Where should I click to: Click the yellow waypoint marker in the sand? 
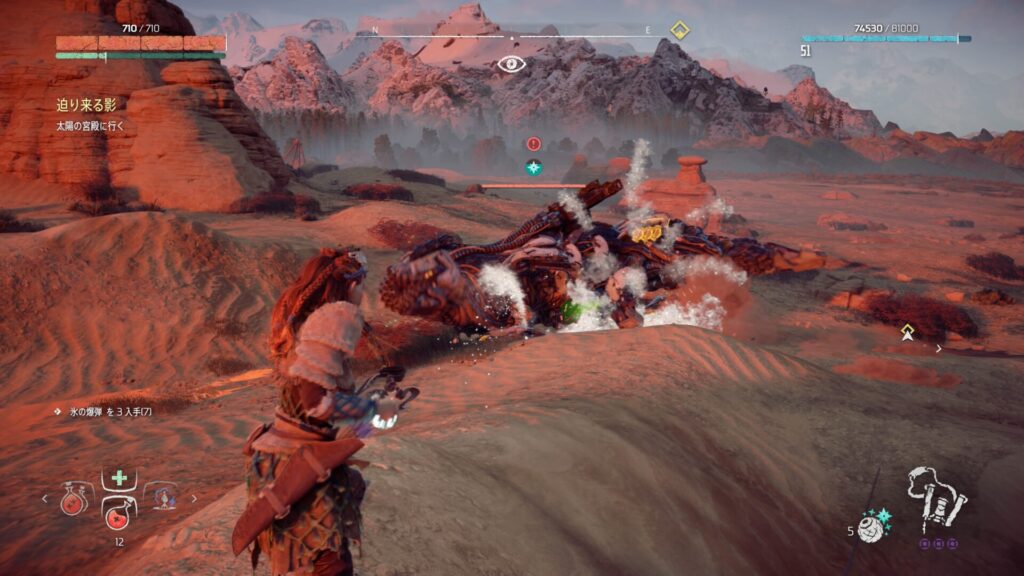coord(907,332)
